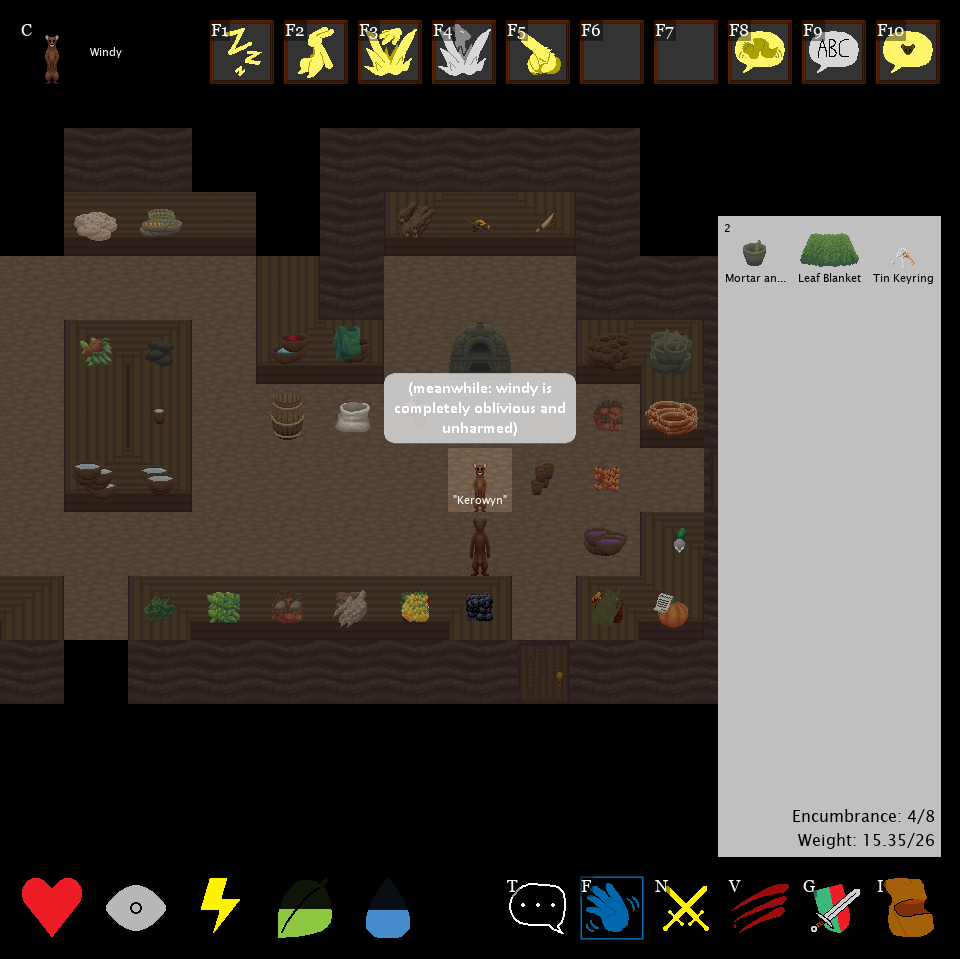Image resolution: width=960 pixels, height=959 pixels.
Task: Use the yellow speech bubble emote in F8
Action: [x=759, y=52]
